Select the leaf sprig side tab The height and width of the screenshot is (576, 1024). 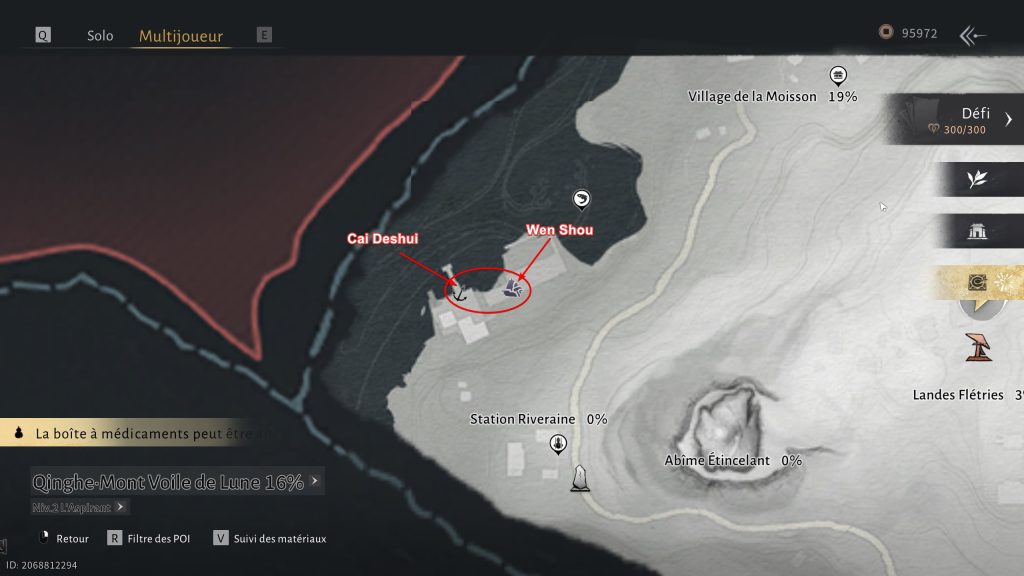coord(977,179)
